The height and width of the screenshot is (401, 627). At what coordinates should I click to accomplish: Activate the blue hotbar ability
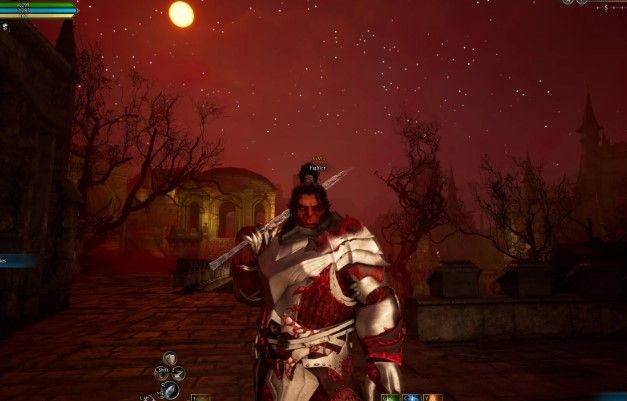410,397
